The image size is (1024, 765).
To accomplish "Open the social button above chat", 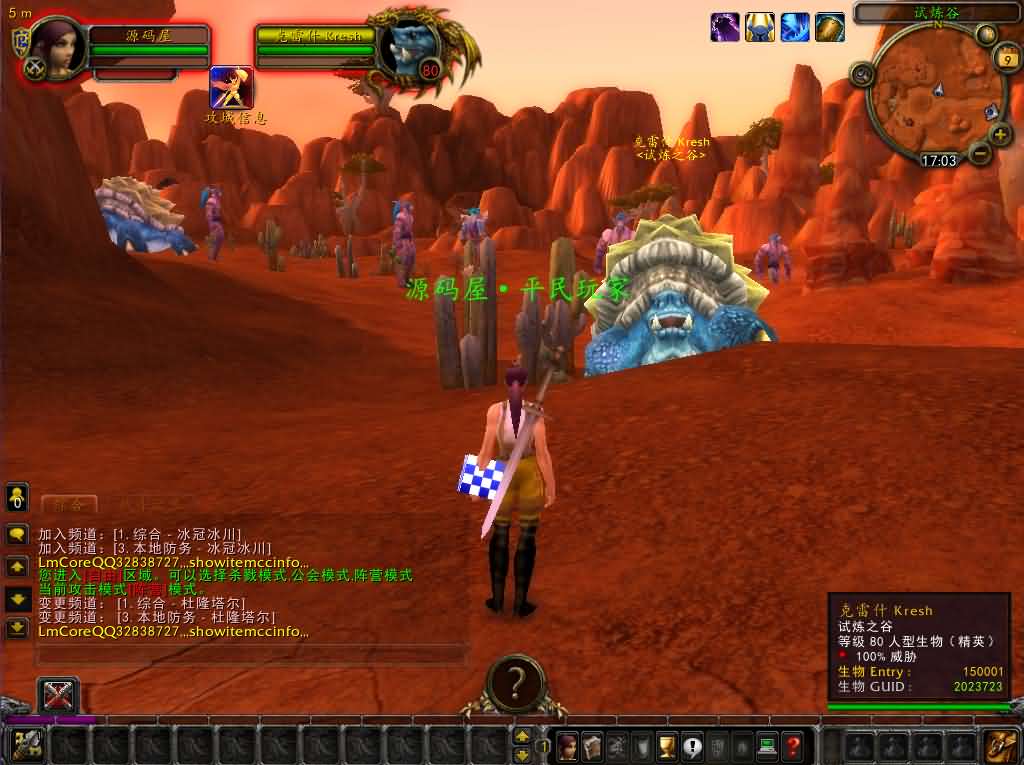I will 17,497.
